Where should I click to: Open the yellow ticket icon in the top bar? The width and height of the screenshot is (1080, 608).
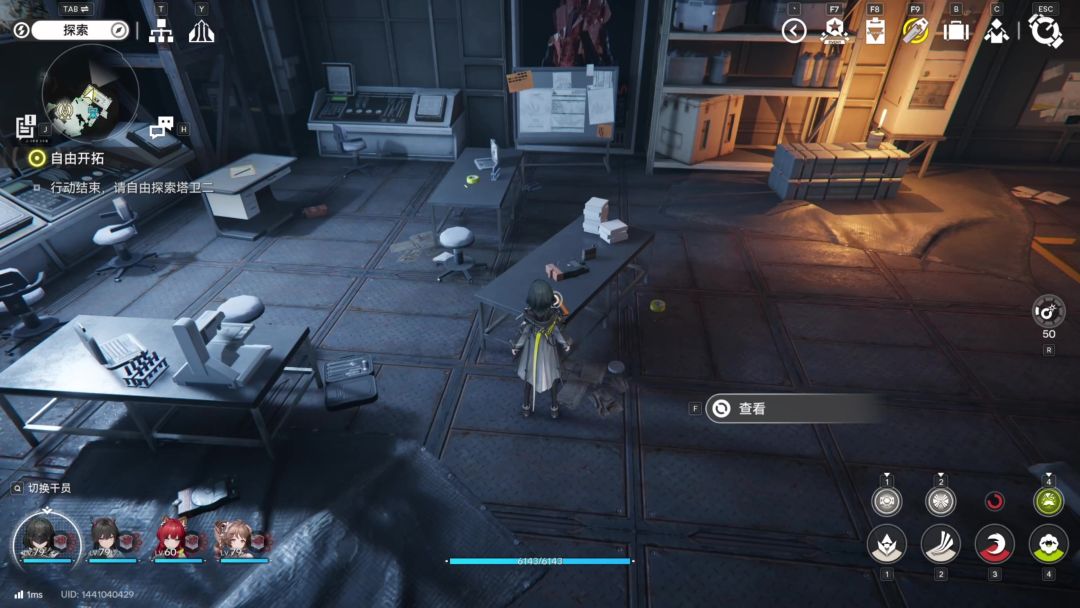915,31
